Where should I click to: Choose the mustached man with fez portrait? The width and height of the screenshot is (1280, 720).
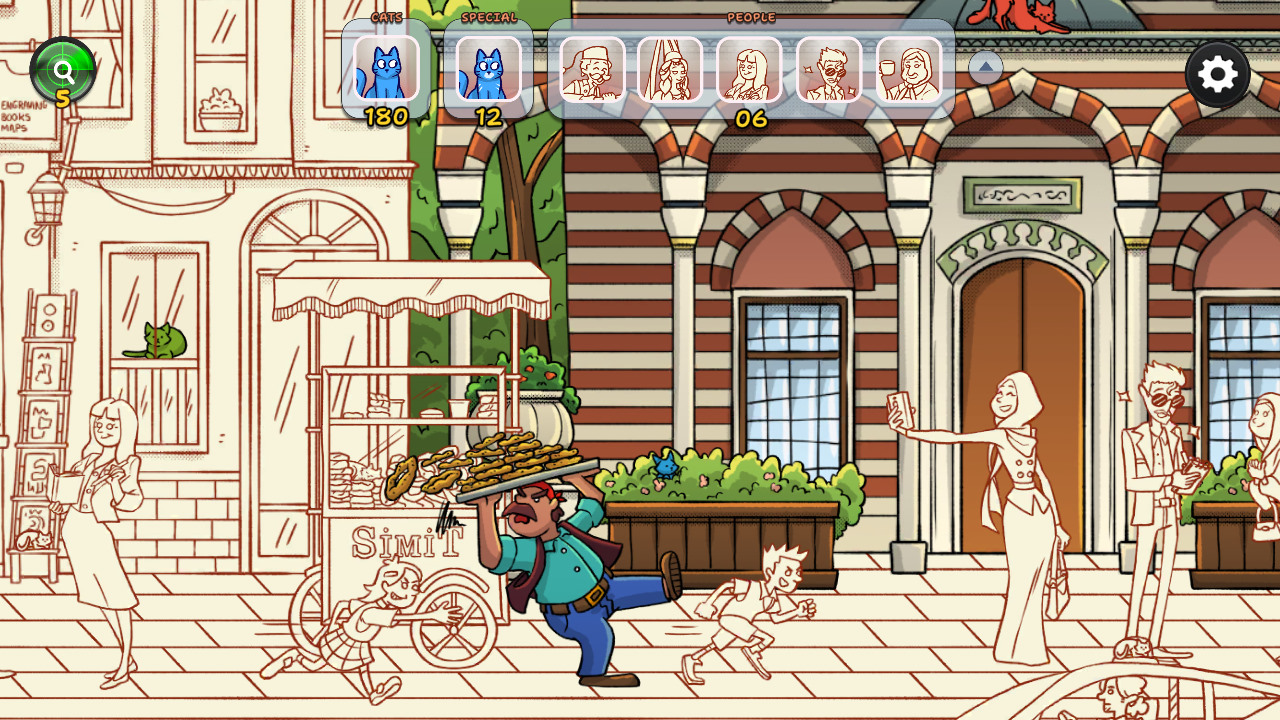pos(592,69)
